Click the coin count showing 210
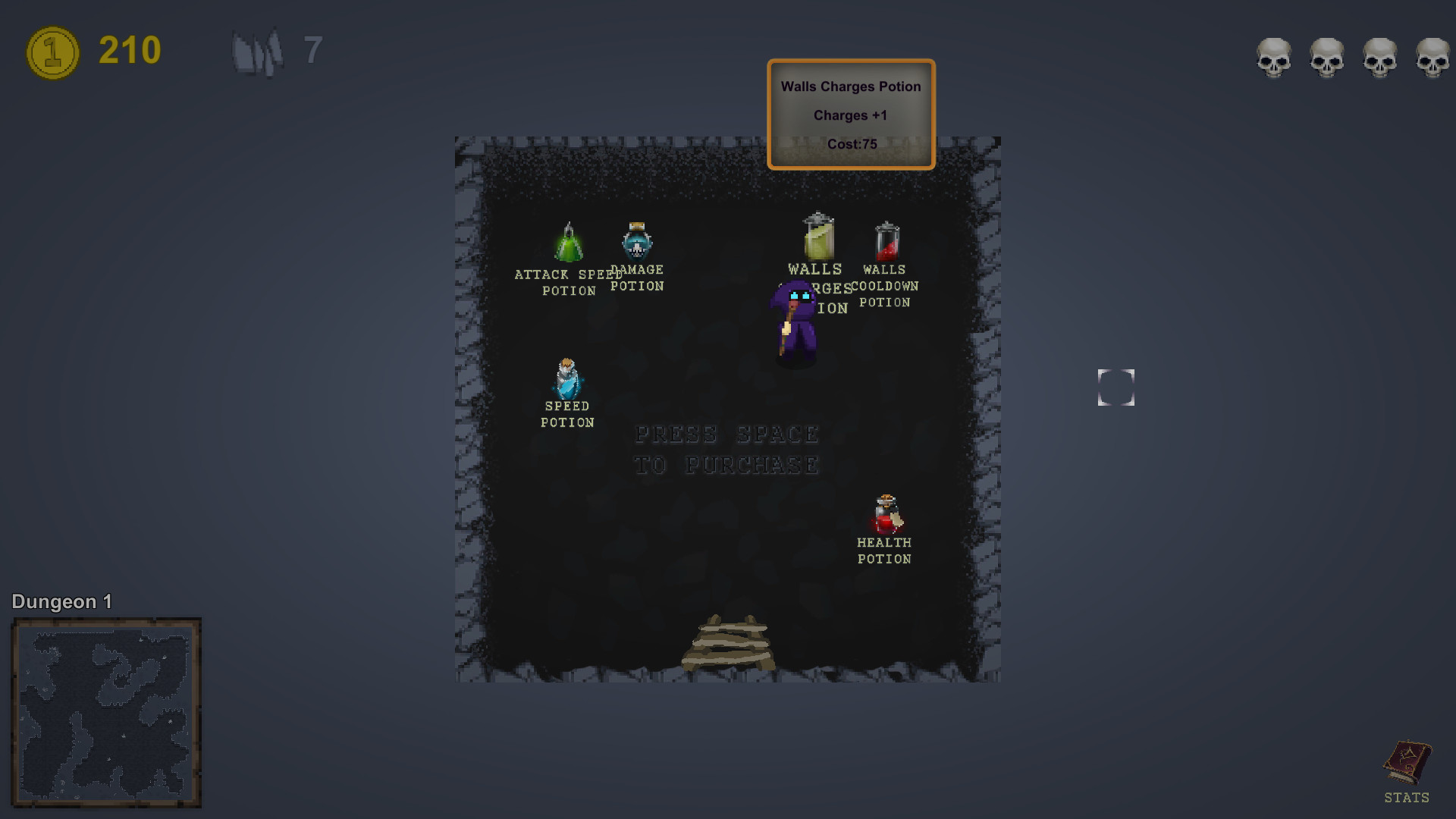Screen dimensions: 1456x819 (x=127, y=51)
